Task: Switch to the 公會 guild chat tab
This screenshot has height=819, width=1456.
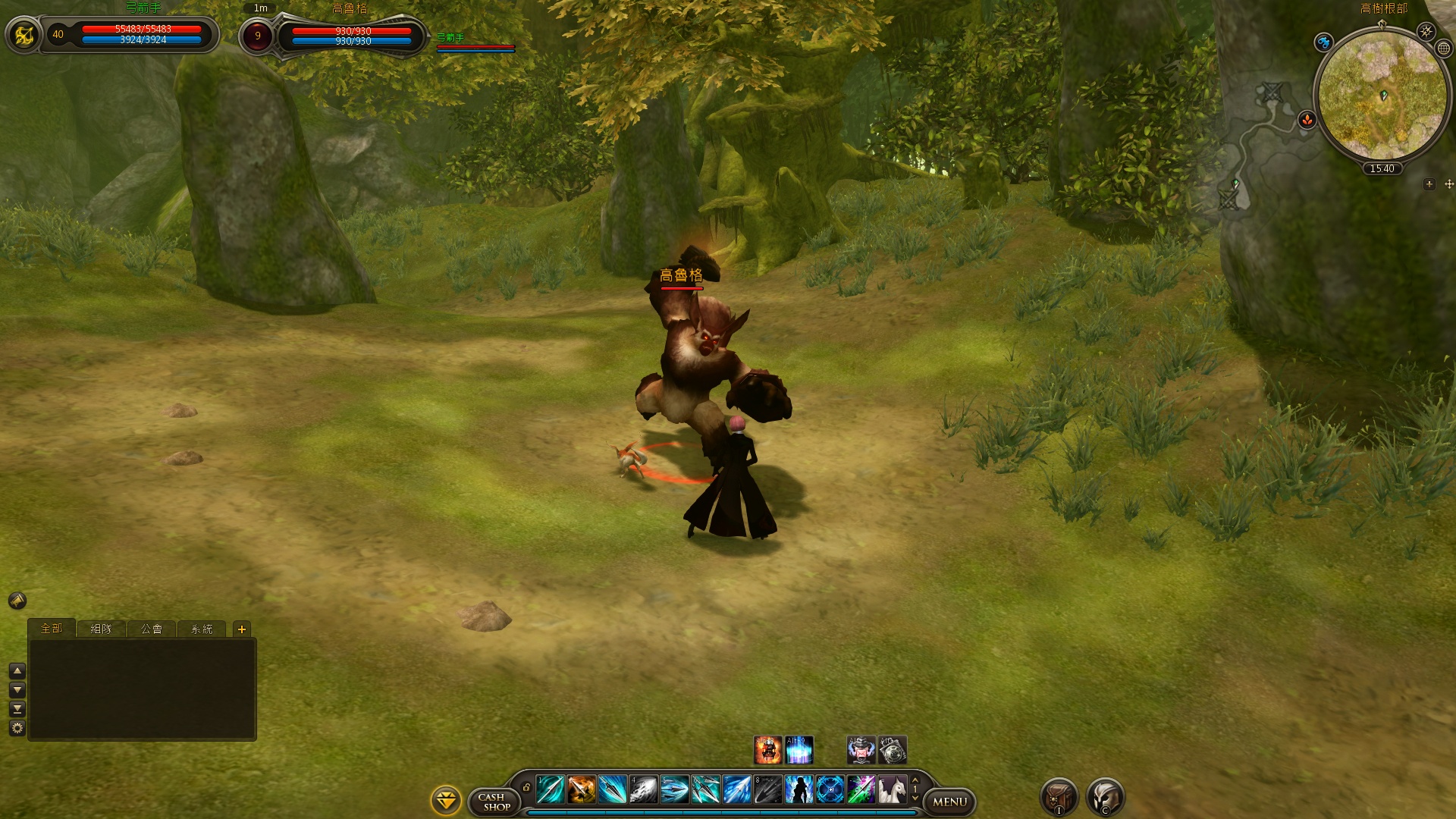Action: click(x=152, y=629)
